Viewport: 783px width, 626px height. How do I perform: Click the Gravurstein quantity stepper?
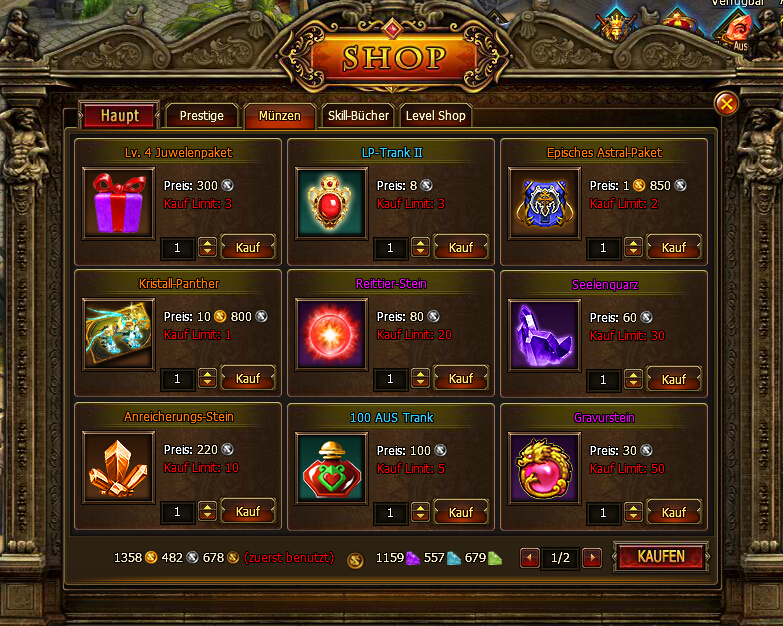pyautogui.click(x=634, y=512)
